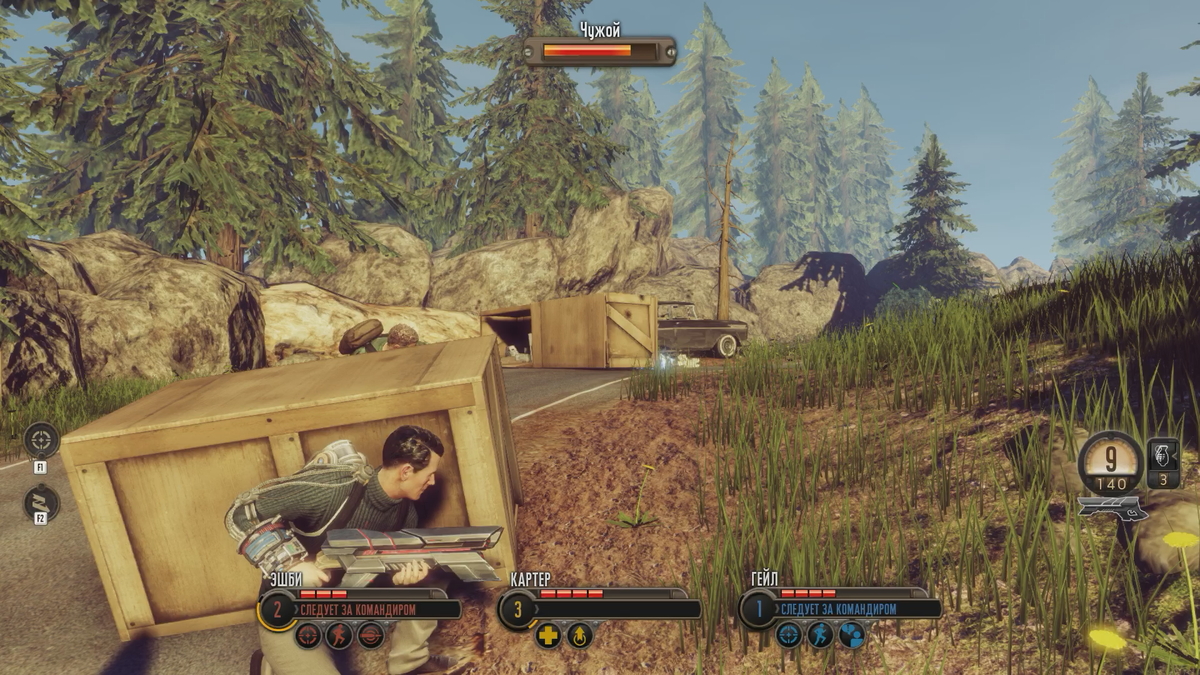The image size is (1200, 675).
Task: Activate Эшби's red running-figure ability
Action: (x=339, y=635)
